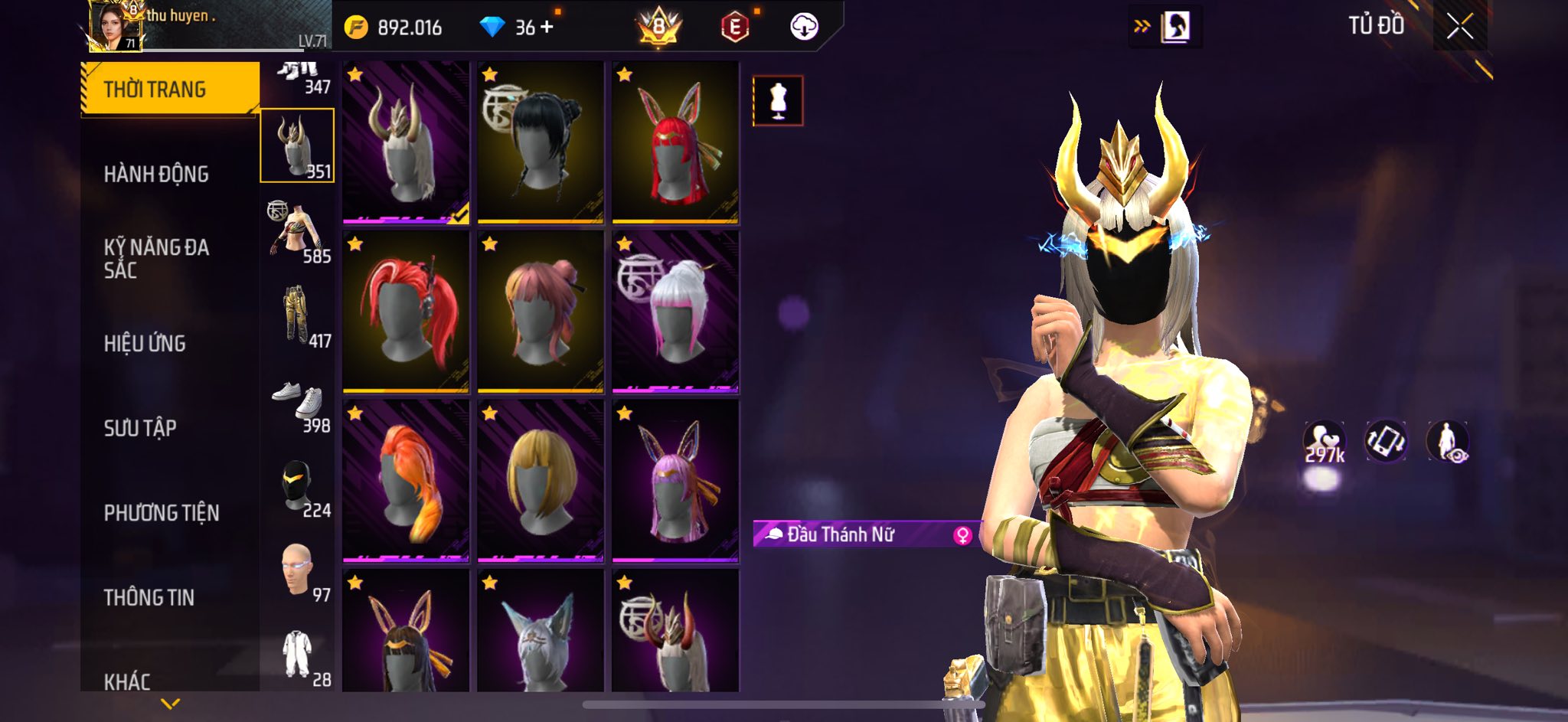The image size is (1568, 722).
Task: Pick the pink bun hairstyle
Action: [541, 312]
